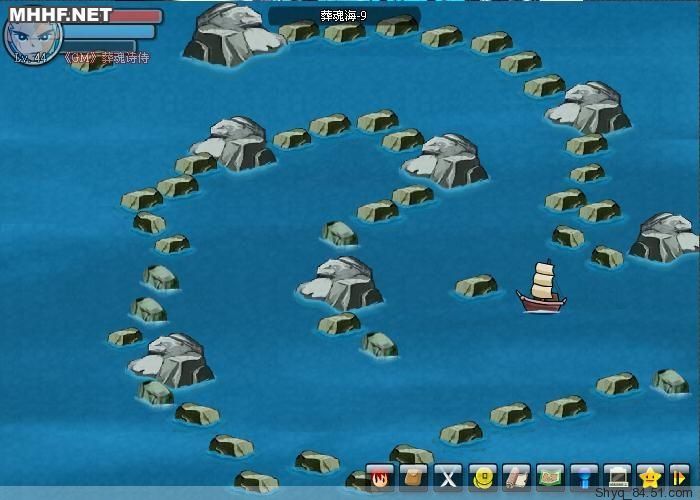700x500 pixels.
Task: Open the rolled scroll icon
Action: [x=516, y=478]
